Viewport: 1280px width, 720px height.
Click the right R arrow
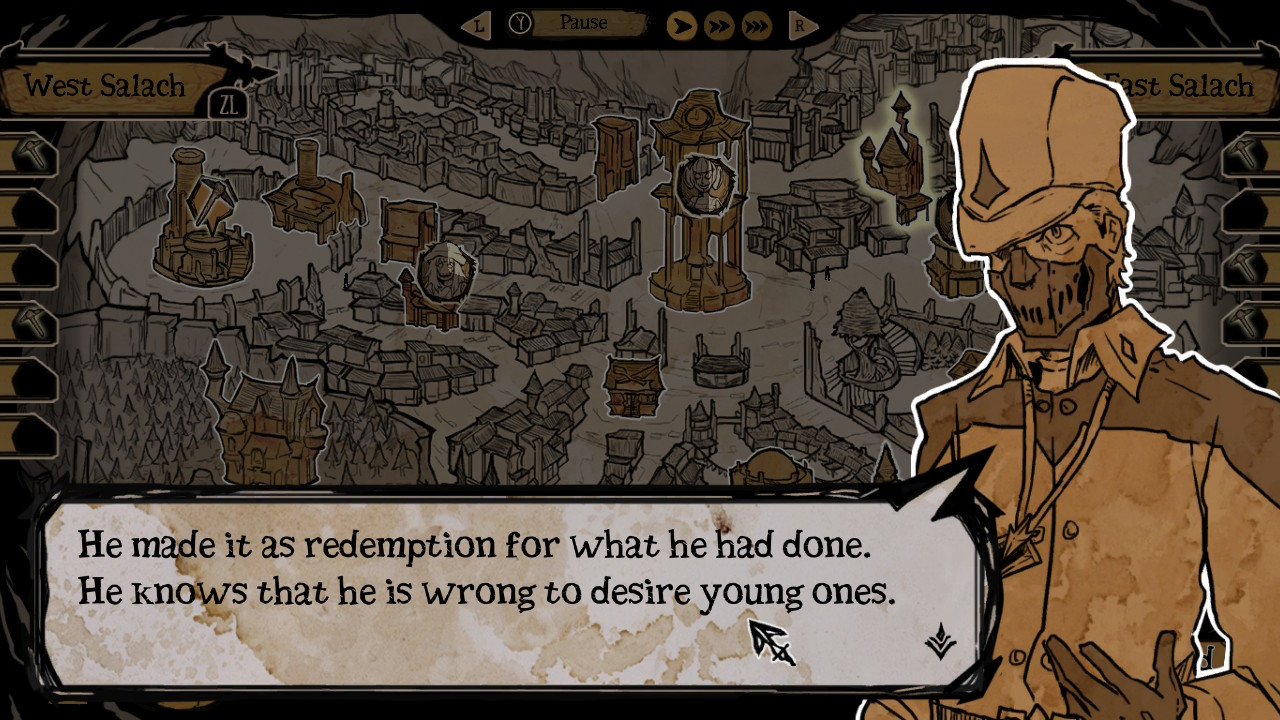(801, 26)
